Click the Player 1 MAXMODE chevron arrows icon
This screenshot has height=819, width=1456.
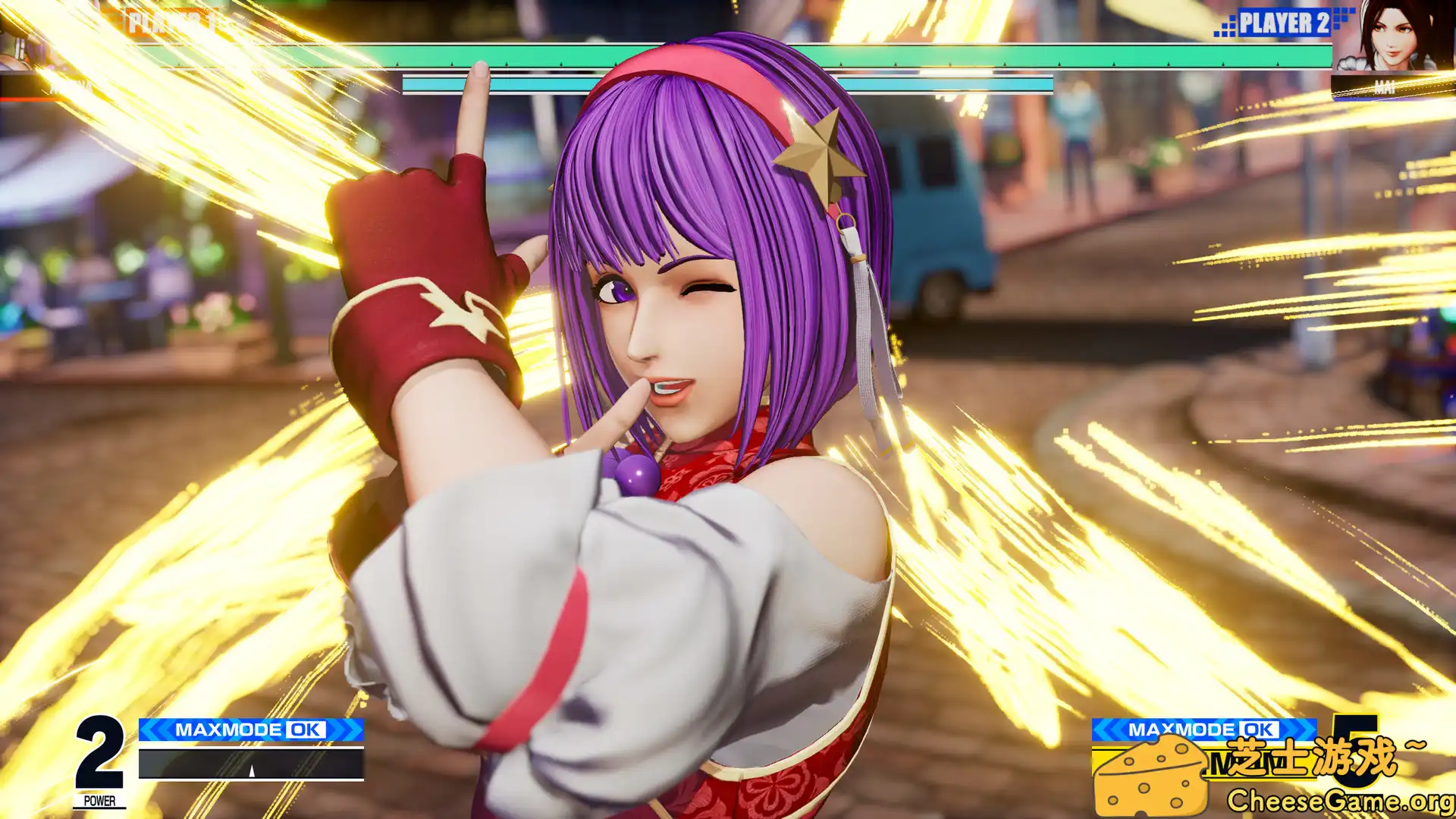(155, 730)
